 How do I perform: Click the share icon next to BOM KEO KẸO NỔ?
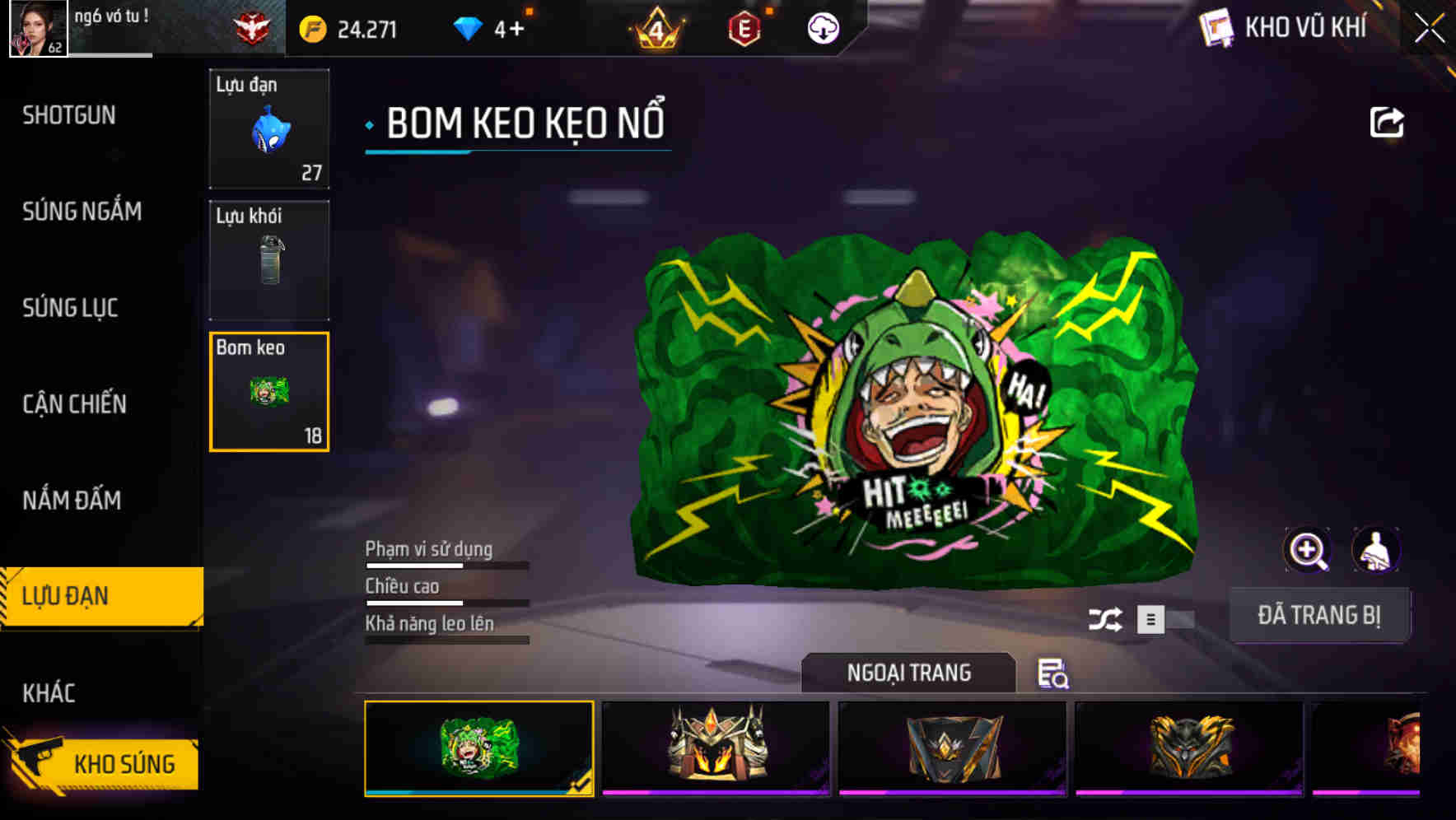click(1387, 122)
